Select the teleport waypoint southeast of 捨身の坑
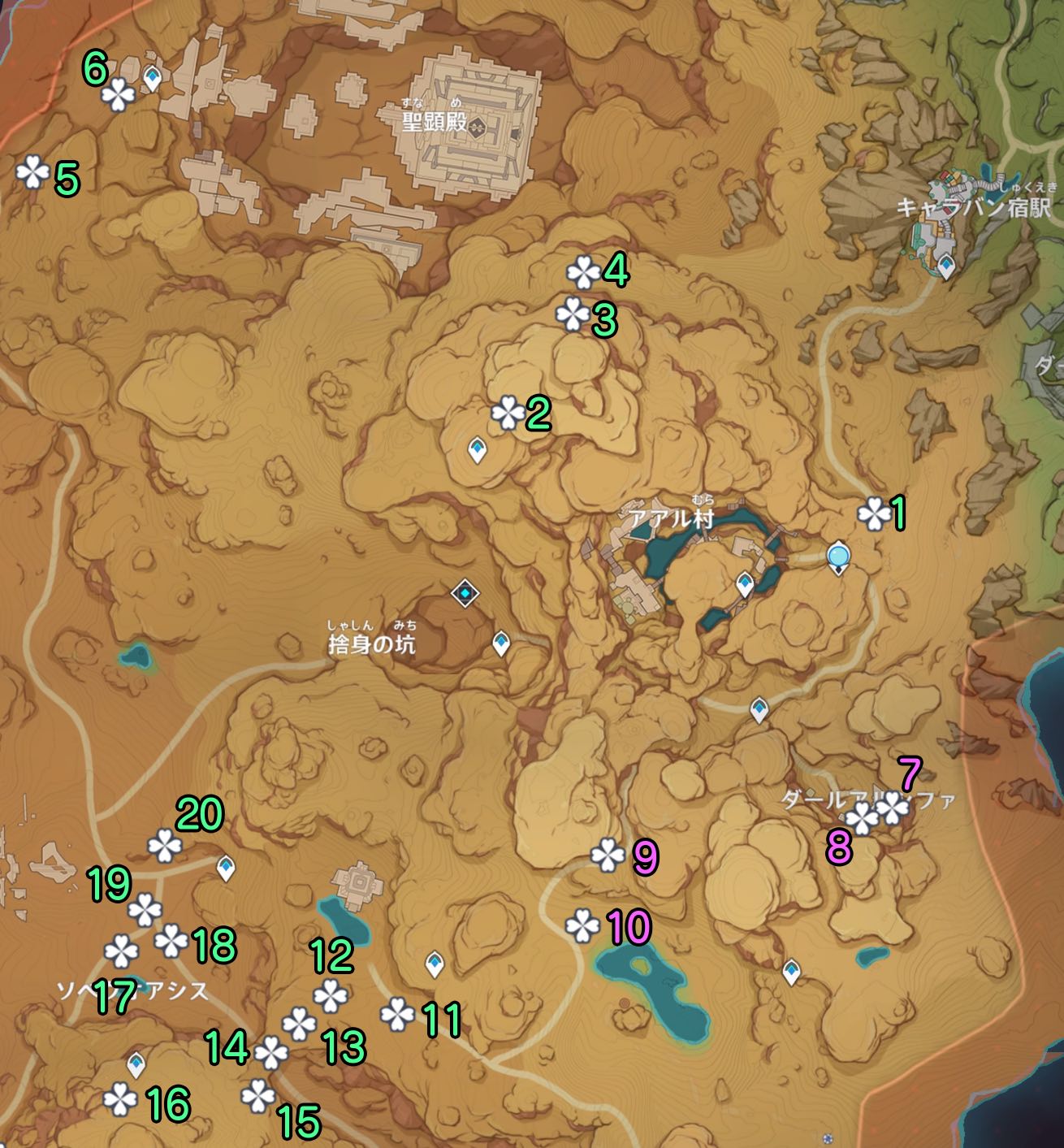This screenshot has width=1064, height=1148. [x=501, y=642]
